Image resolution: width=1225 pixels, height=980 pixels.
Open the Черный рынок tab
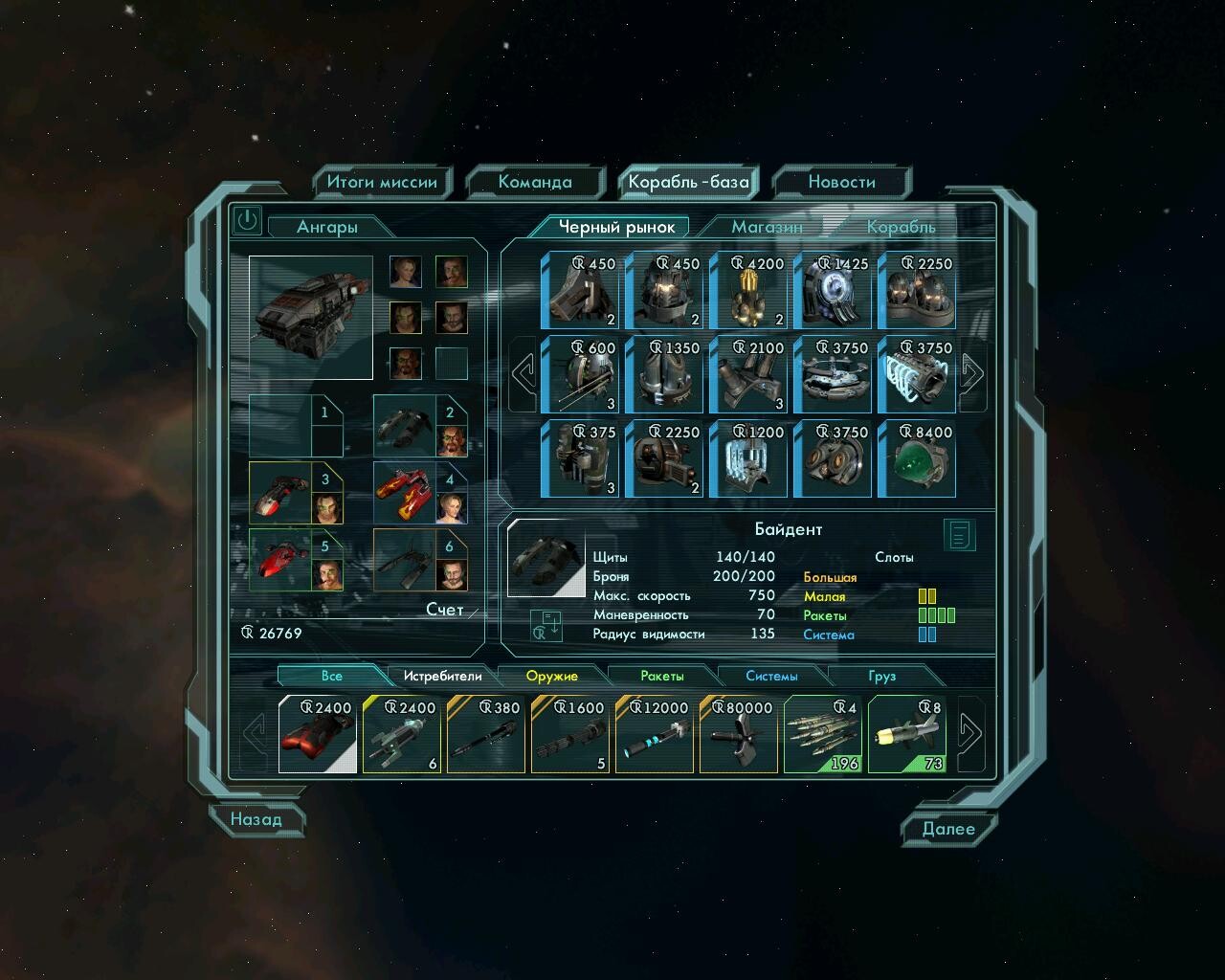(617, 227)
